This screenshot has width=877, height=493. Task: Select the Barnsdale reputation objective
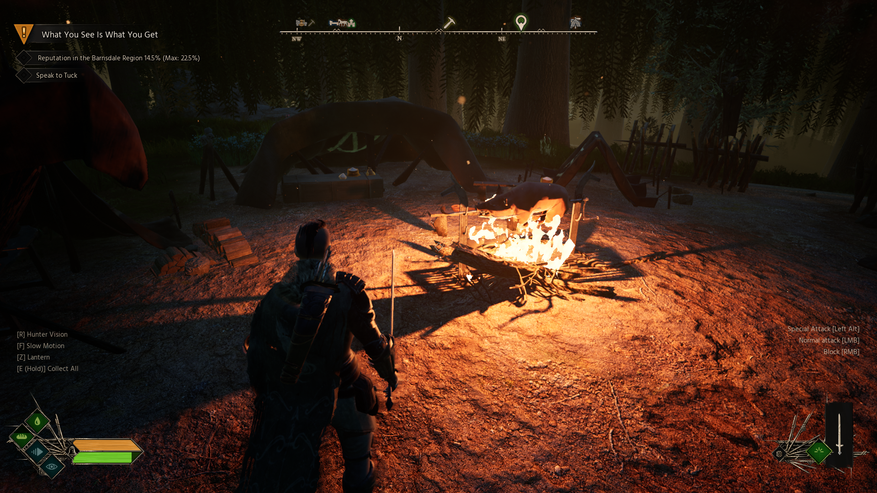click(x=118, y=58)
